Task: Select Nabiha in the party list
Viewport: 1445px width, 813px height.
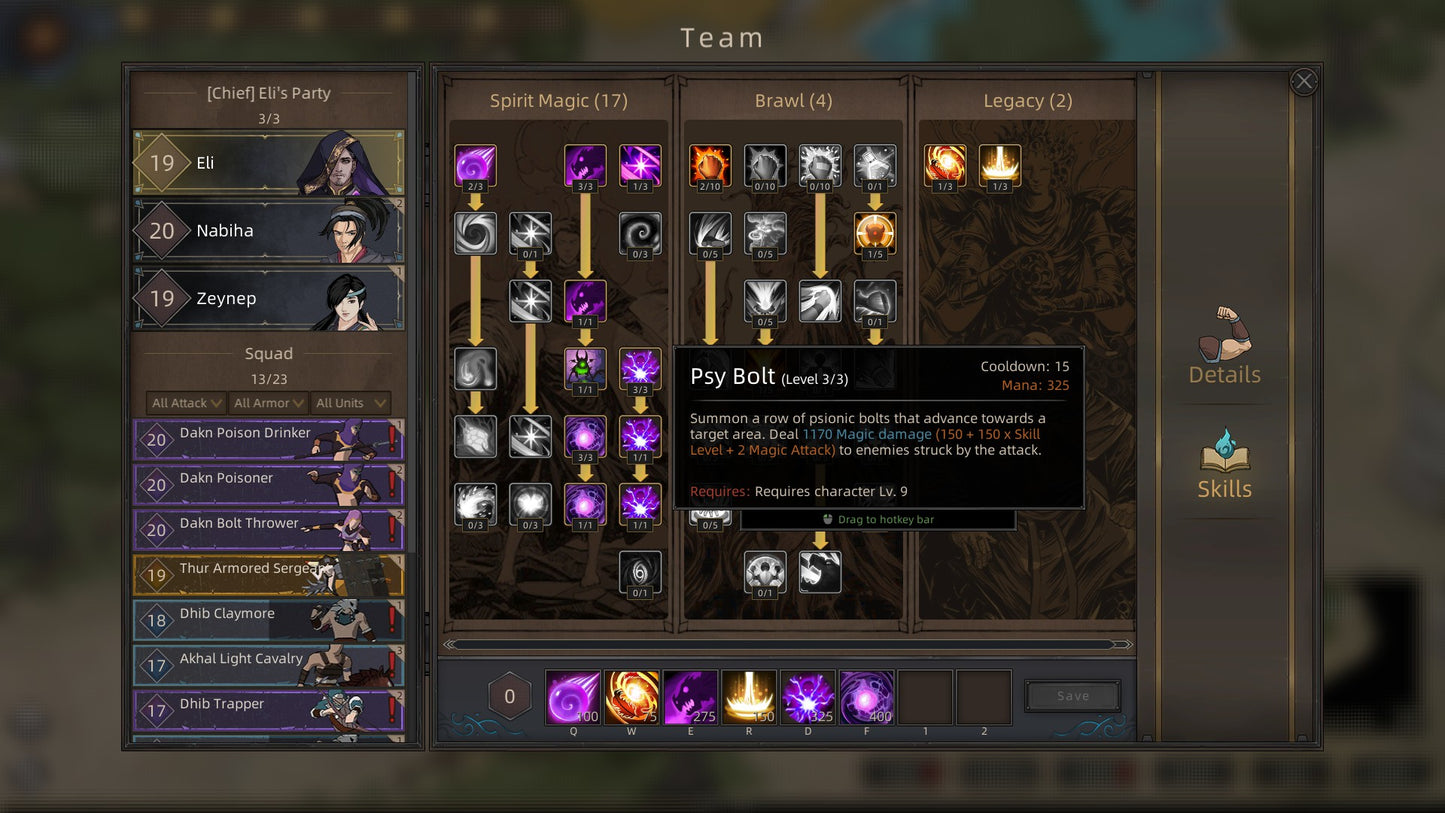Action: 268,231
